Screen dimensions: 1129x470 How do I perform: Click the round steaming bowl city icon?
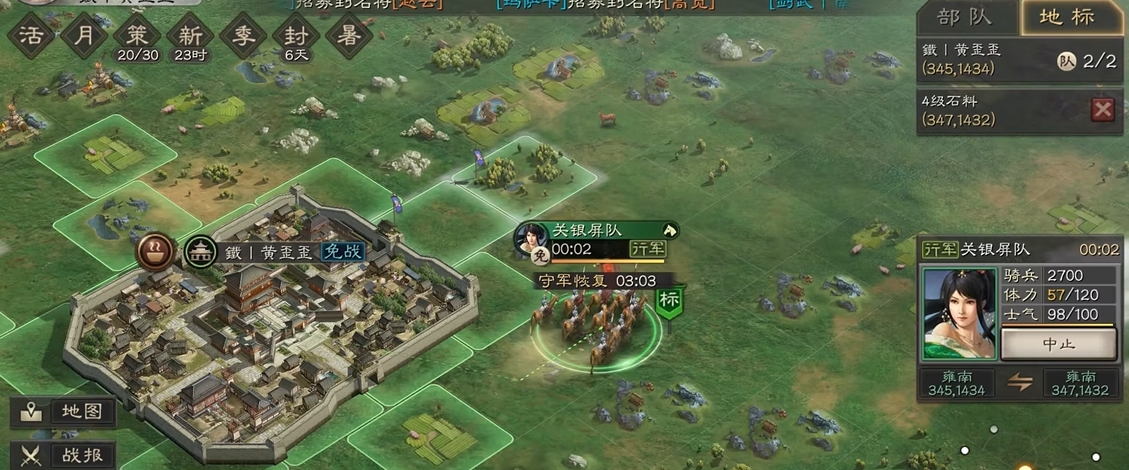point(155,251)
